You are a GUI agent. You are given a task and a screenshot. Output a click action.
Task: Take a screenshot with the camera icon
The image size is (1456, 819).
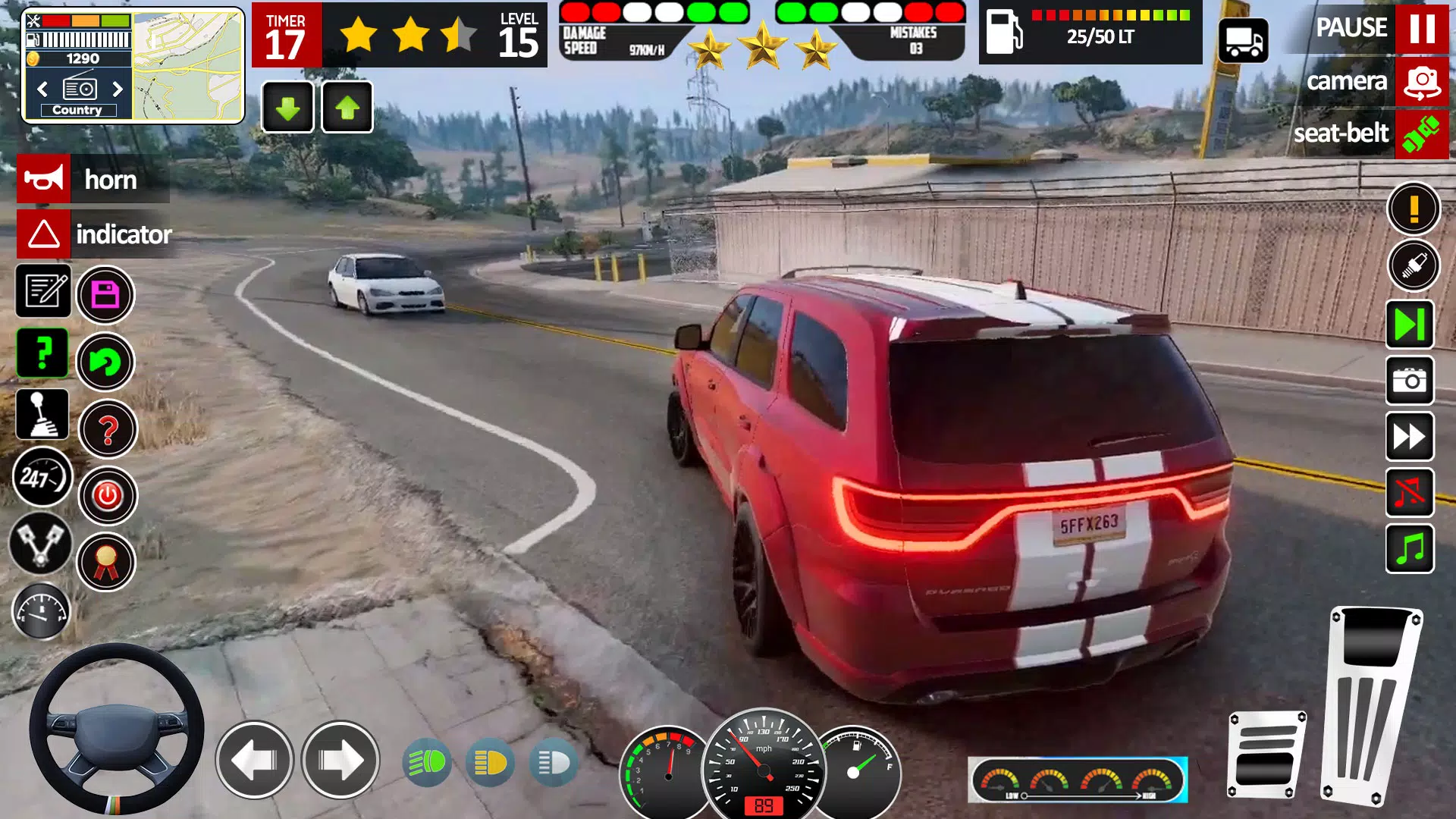point(1410,380)
